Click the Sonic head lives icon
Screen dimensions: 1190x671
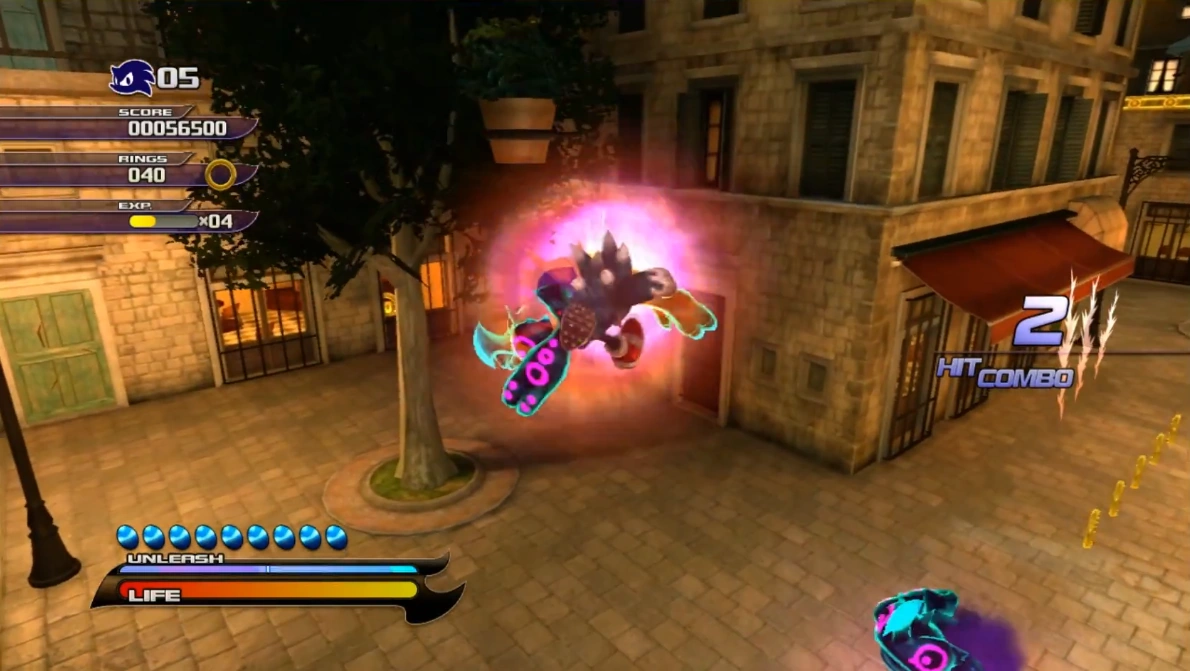click(x=132, y=77)
